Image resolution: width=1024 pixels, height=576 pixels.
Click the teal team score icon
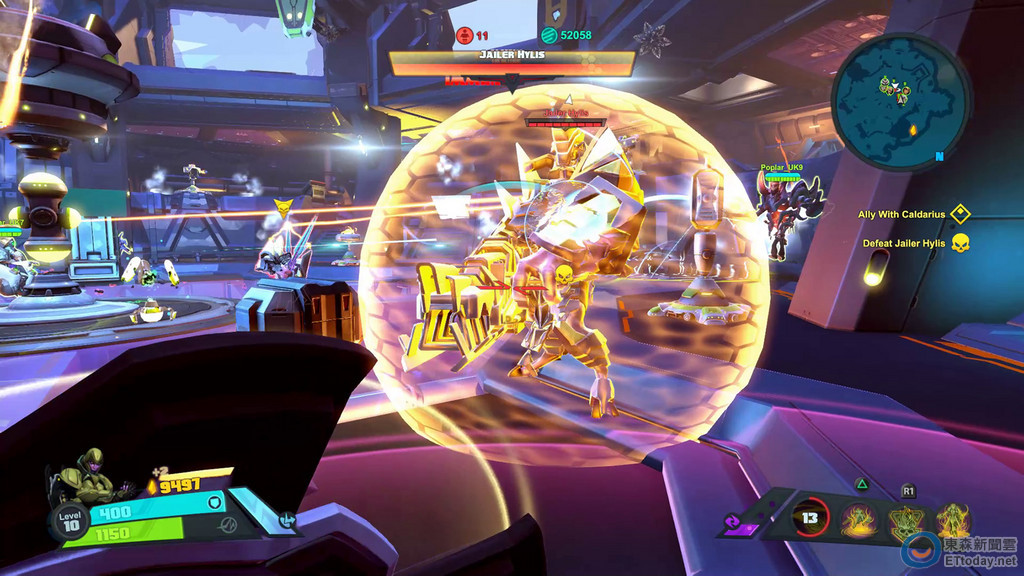tap(548, 35)
